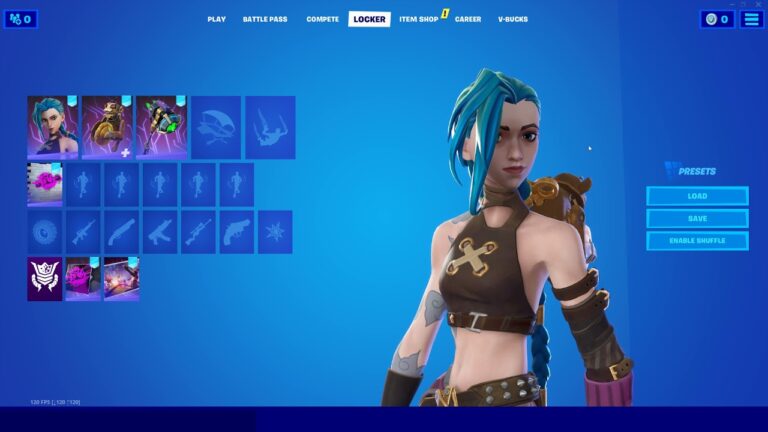Enable shuffle for presets
768x432 pixels.
point(697,241)
